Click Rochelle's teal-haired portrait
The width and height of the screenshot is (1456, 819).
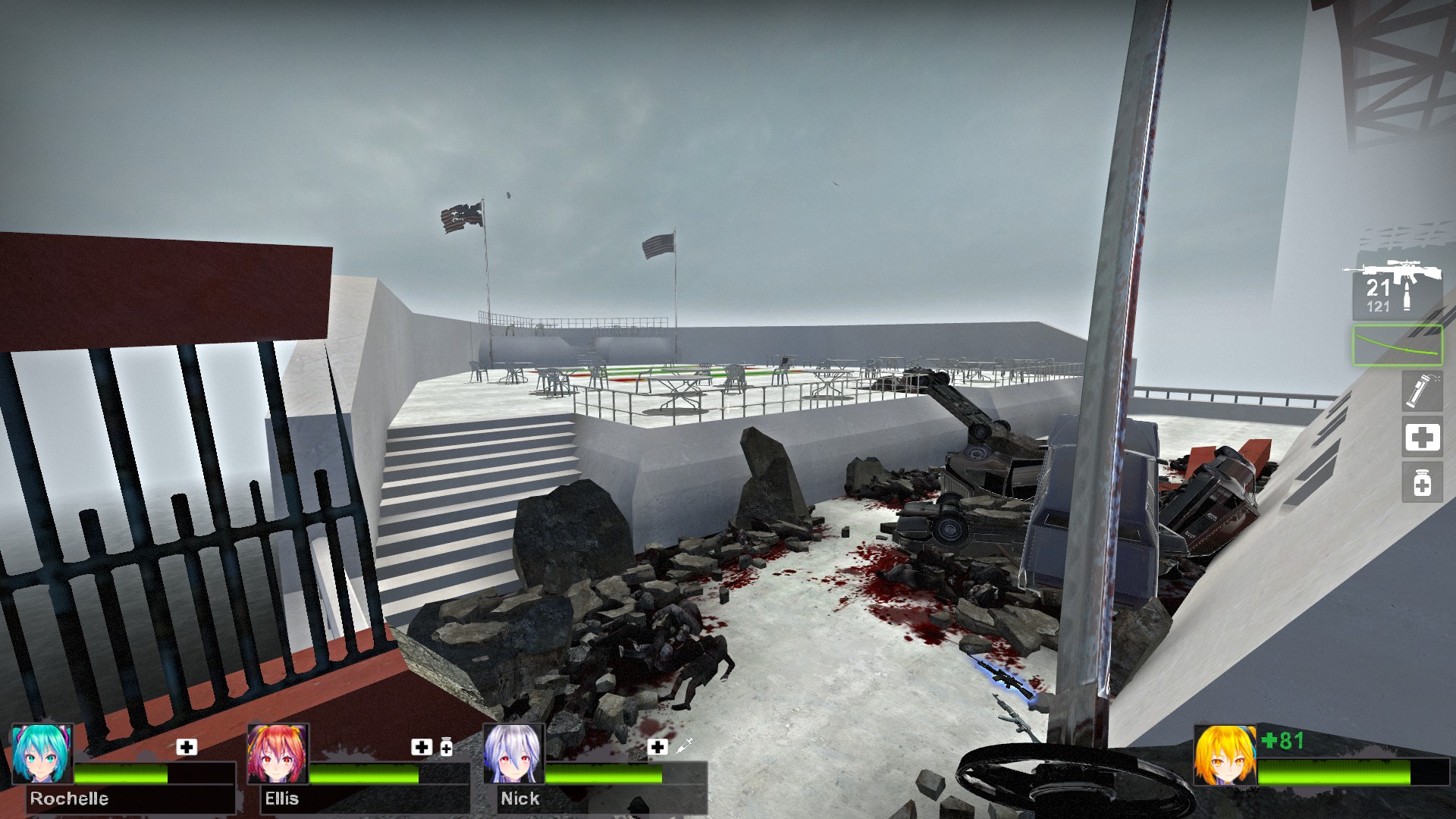pyautogui.click(x=42, y=755)
